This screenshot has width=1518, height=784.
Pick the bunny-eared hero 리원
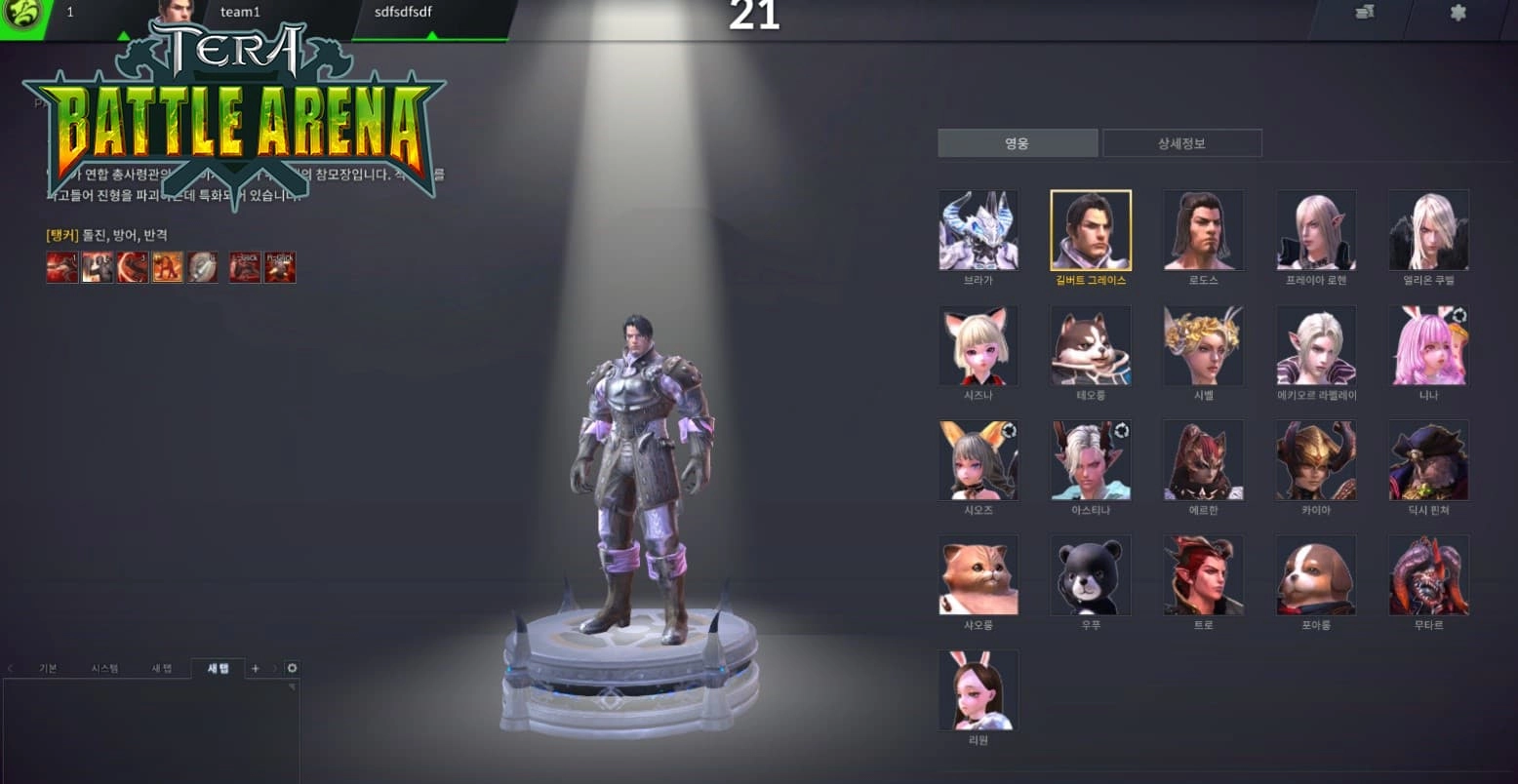978,689
